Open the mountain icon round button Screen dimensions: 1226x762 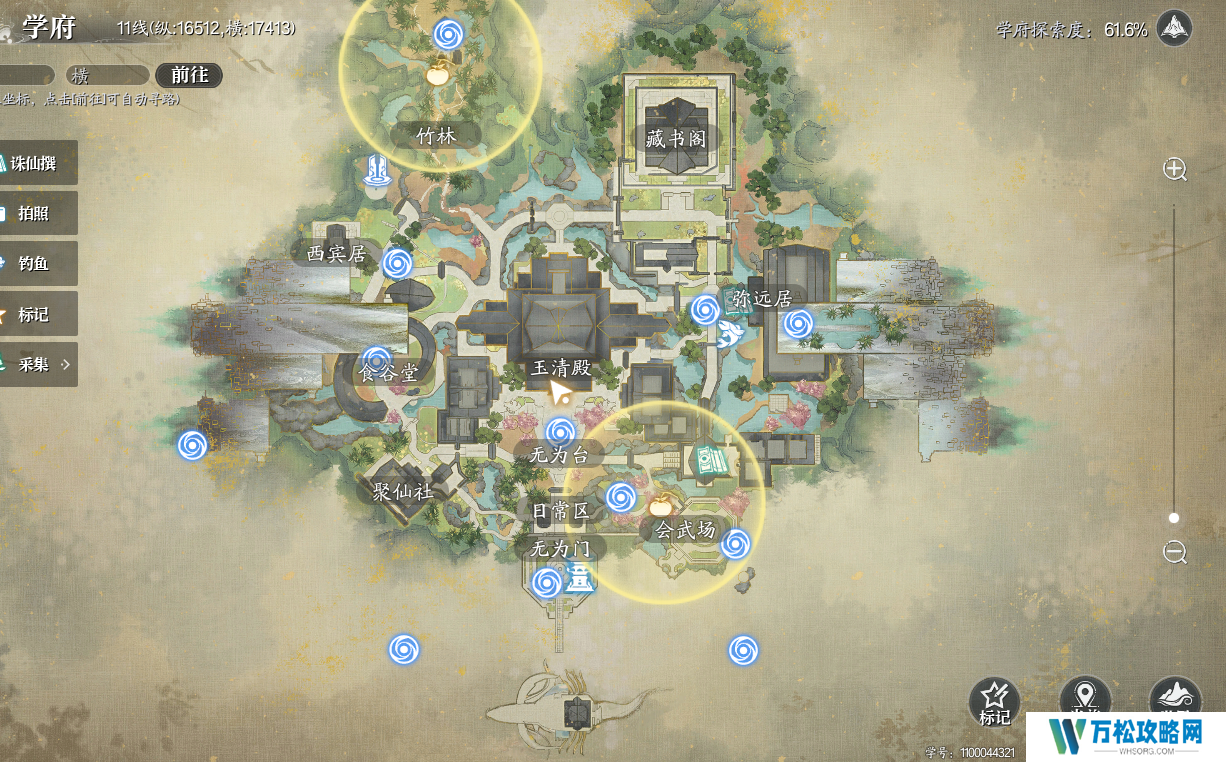click(1175, 698)
